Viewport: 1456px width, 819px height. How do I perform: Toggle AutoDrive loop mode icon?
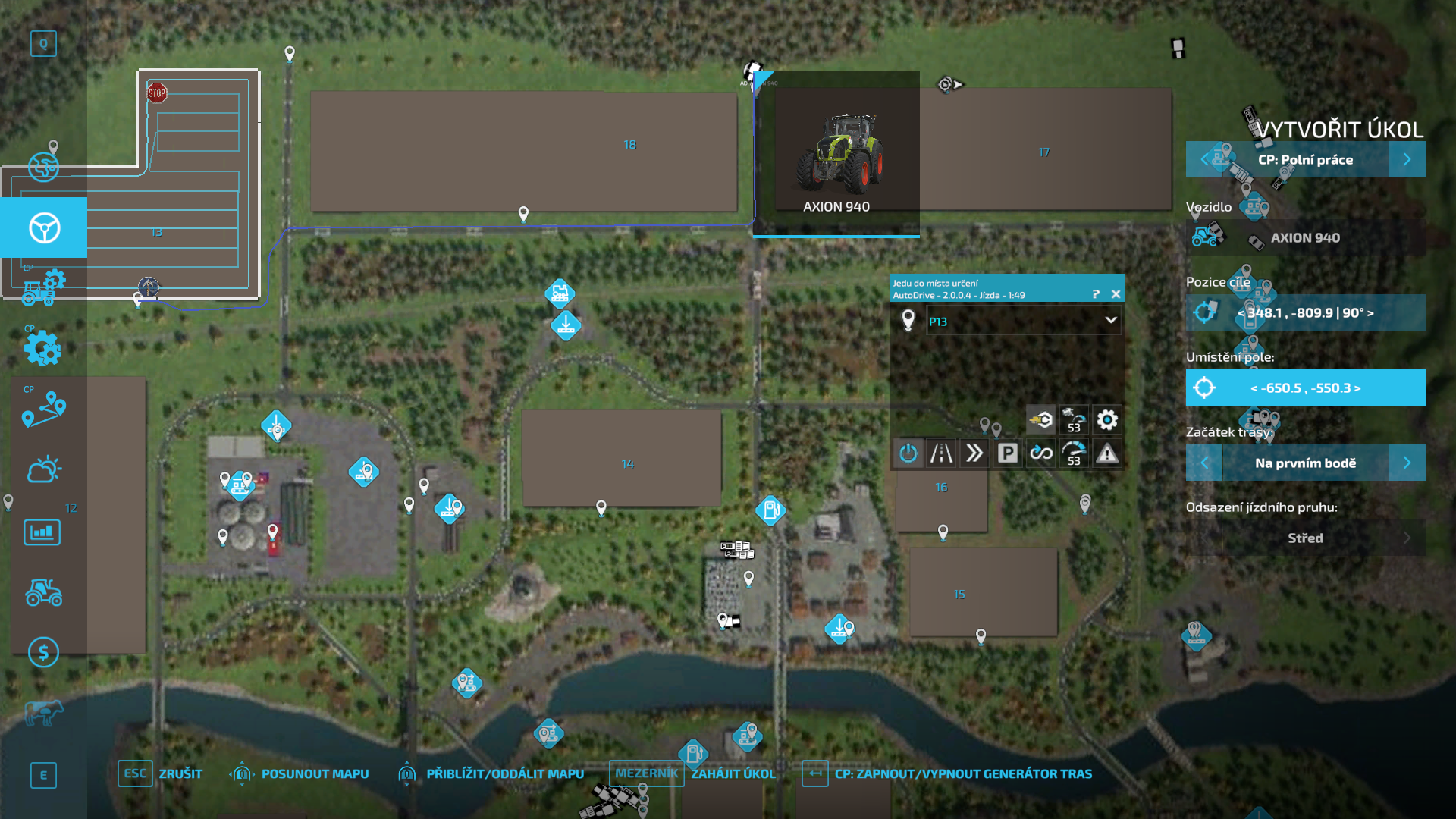point(1040,453)
